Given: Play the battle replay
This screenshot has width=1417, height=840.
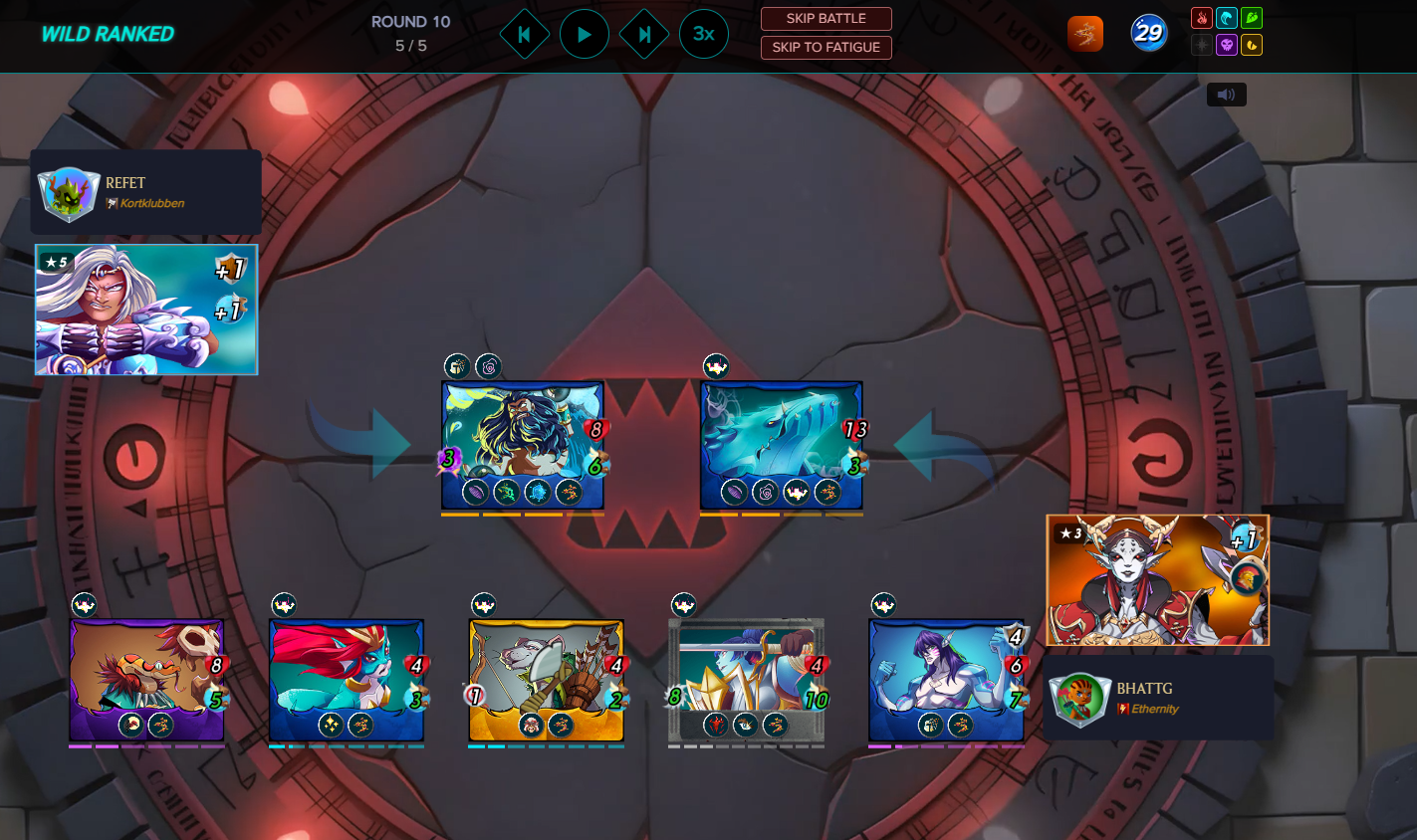Looking at the screenshot, I should 585,35.
